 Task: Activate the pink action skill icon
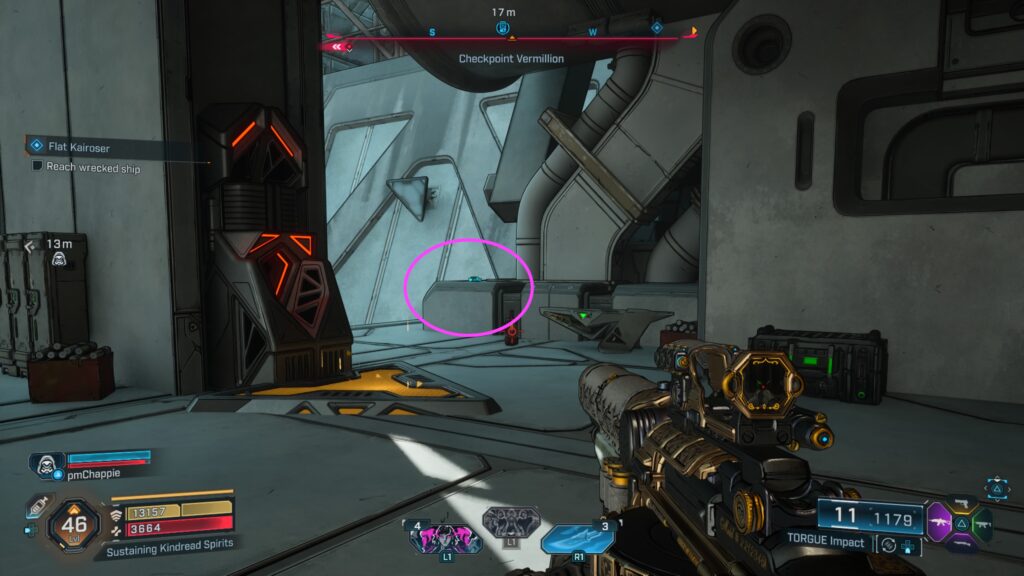444,538
